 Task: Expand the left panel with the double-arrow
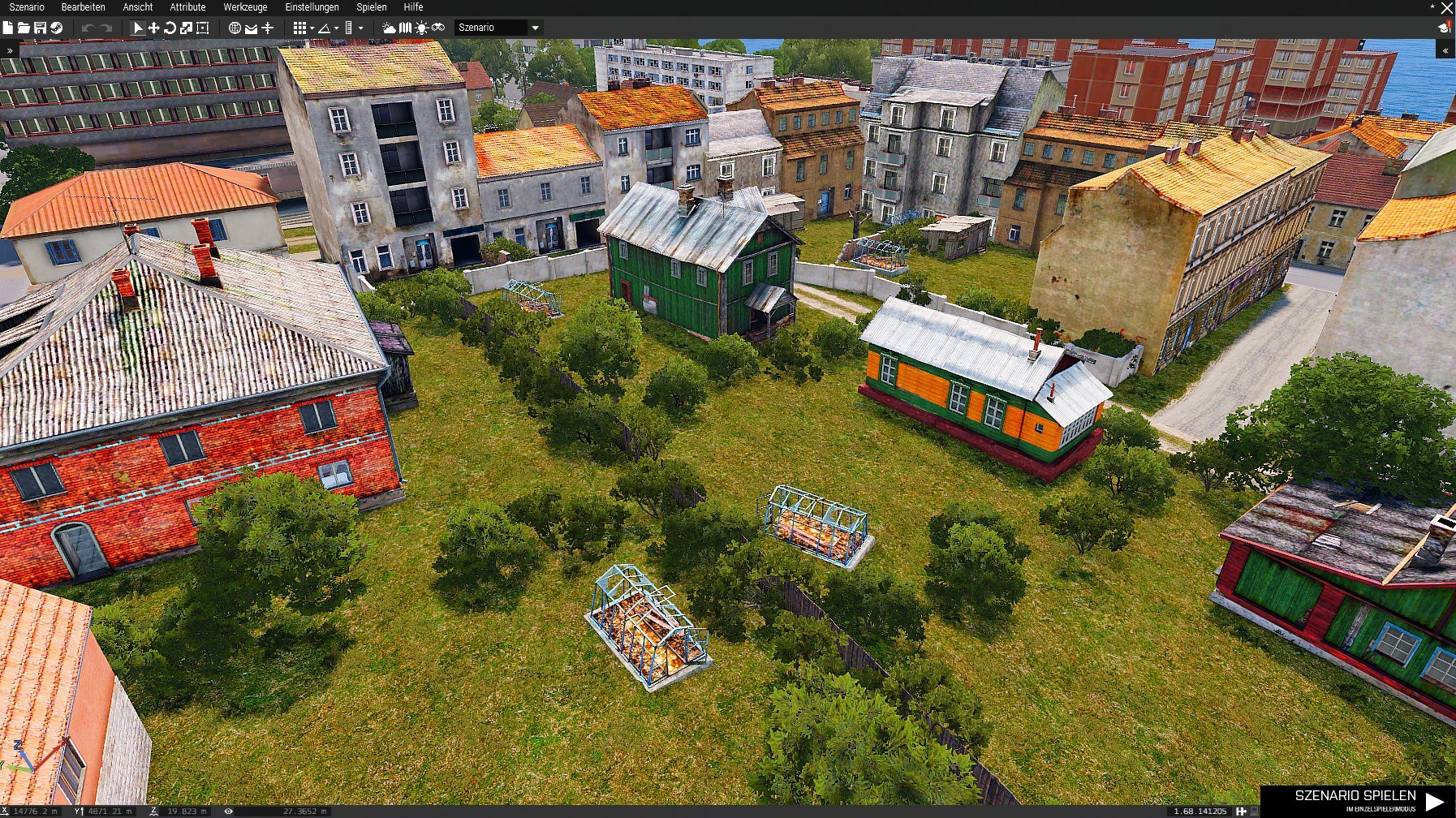pos(10,50)
